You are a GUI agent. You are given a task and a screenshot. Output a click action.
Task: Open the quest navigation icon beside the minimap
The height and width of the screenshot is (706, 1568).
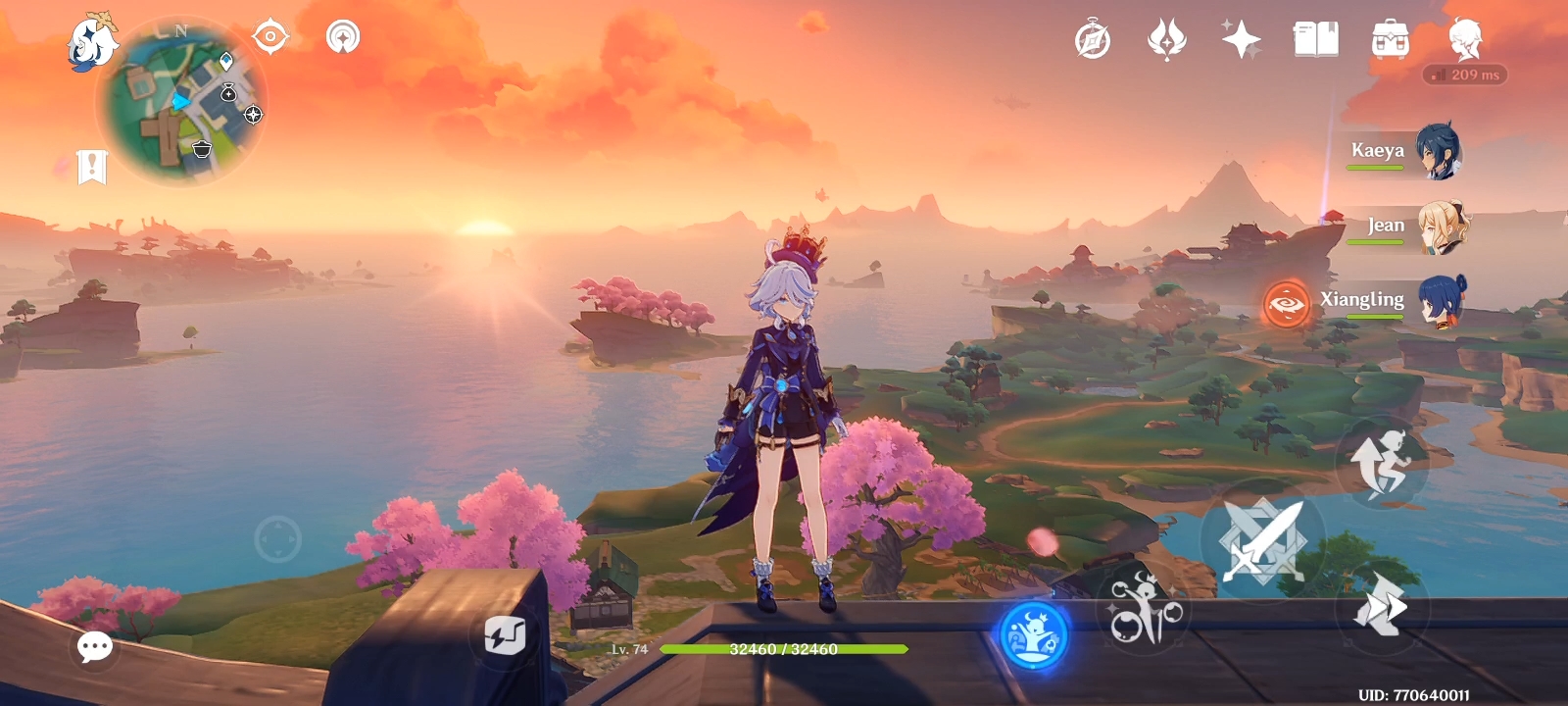coord(270,36)
